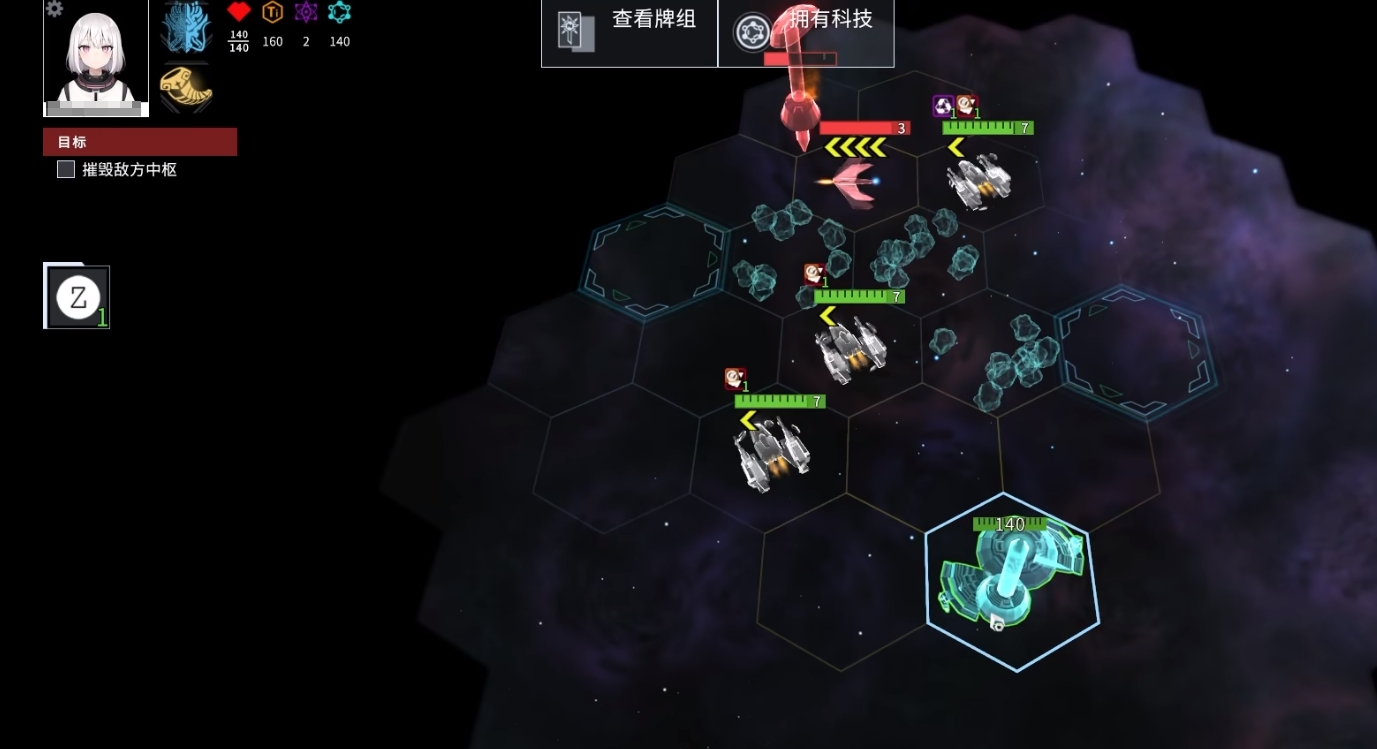The image size is (1377, 749).
Task: Select the Z card stack
Action: pyautogui.click(x=77, y=297)
